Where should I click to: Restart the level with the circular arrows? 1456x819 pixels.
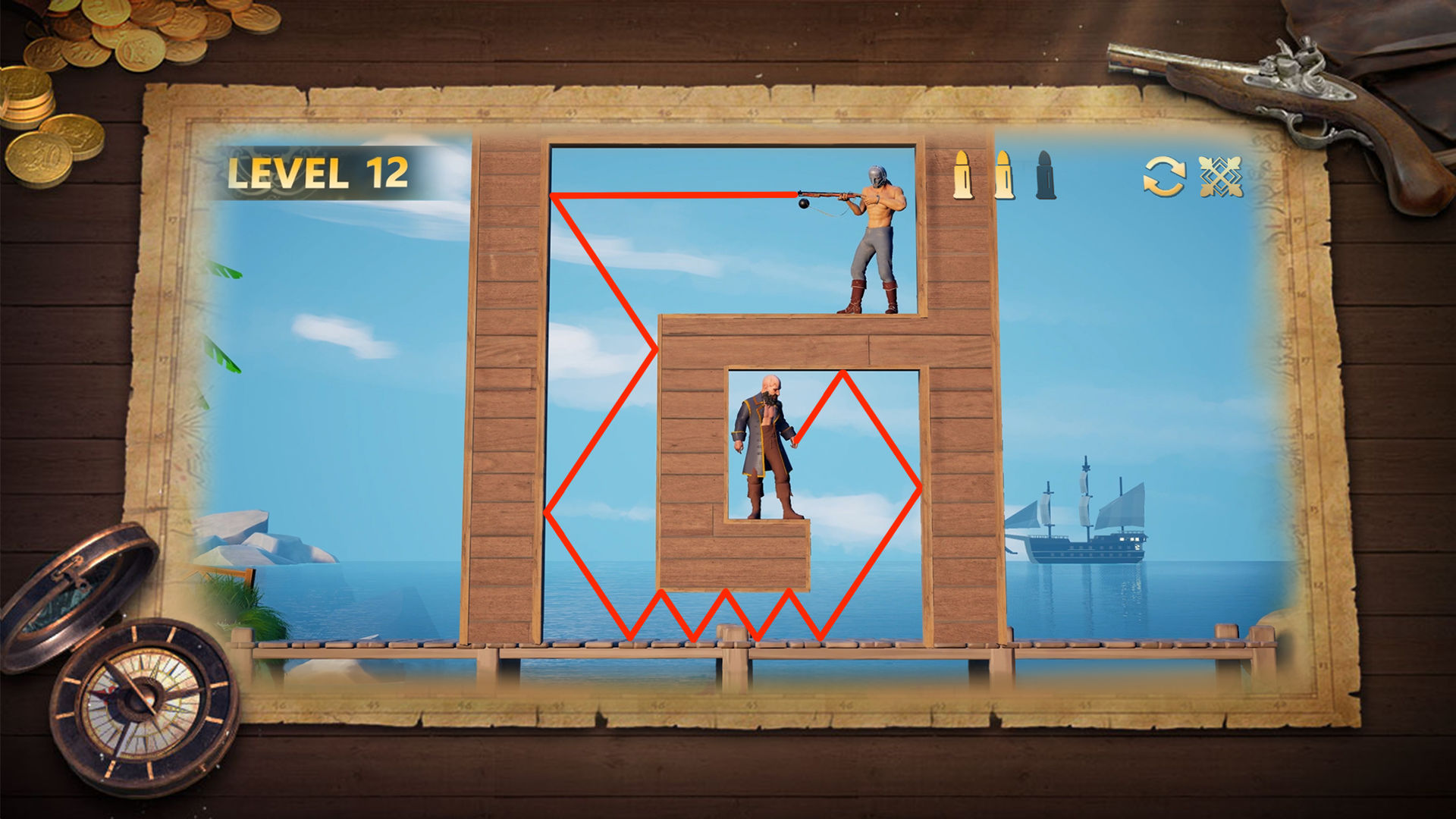coord(1164,177)
